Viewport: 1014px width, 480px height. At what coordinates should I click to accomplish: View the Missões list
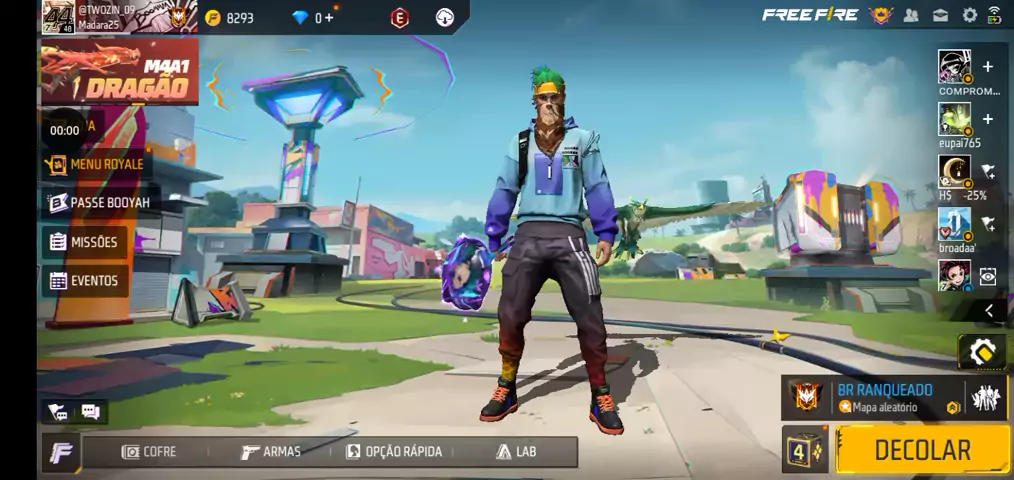click(84, 242)
